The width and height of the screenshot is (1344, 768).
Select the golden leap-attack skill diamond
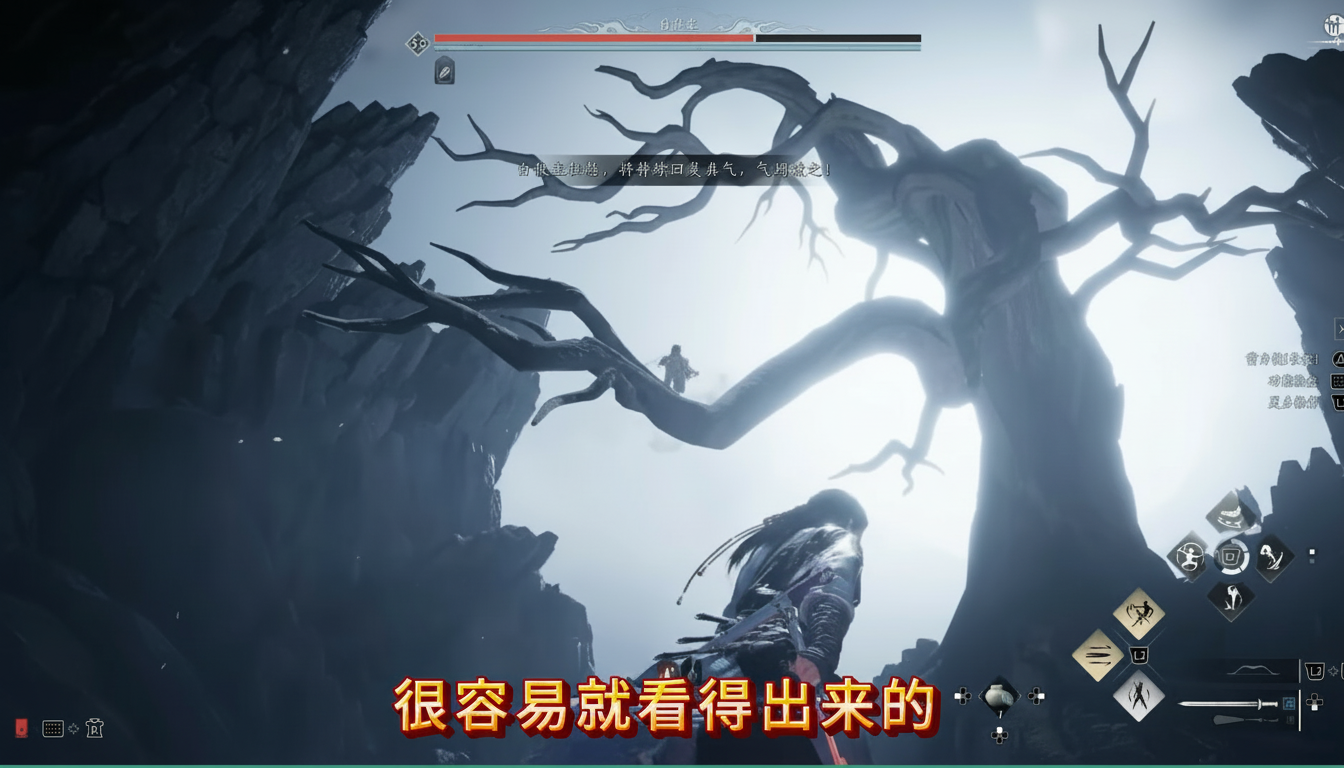[1139, 613]
